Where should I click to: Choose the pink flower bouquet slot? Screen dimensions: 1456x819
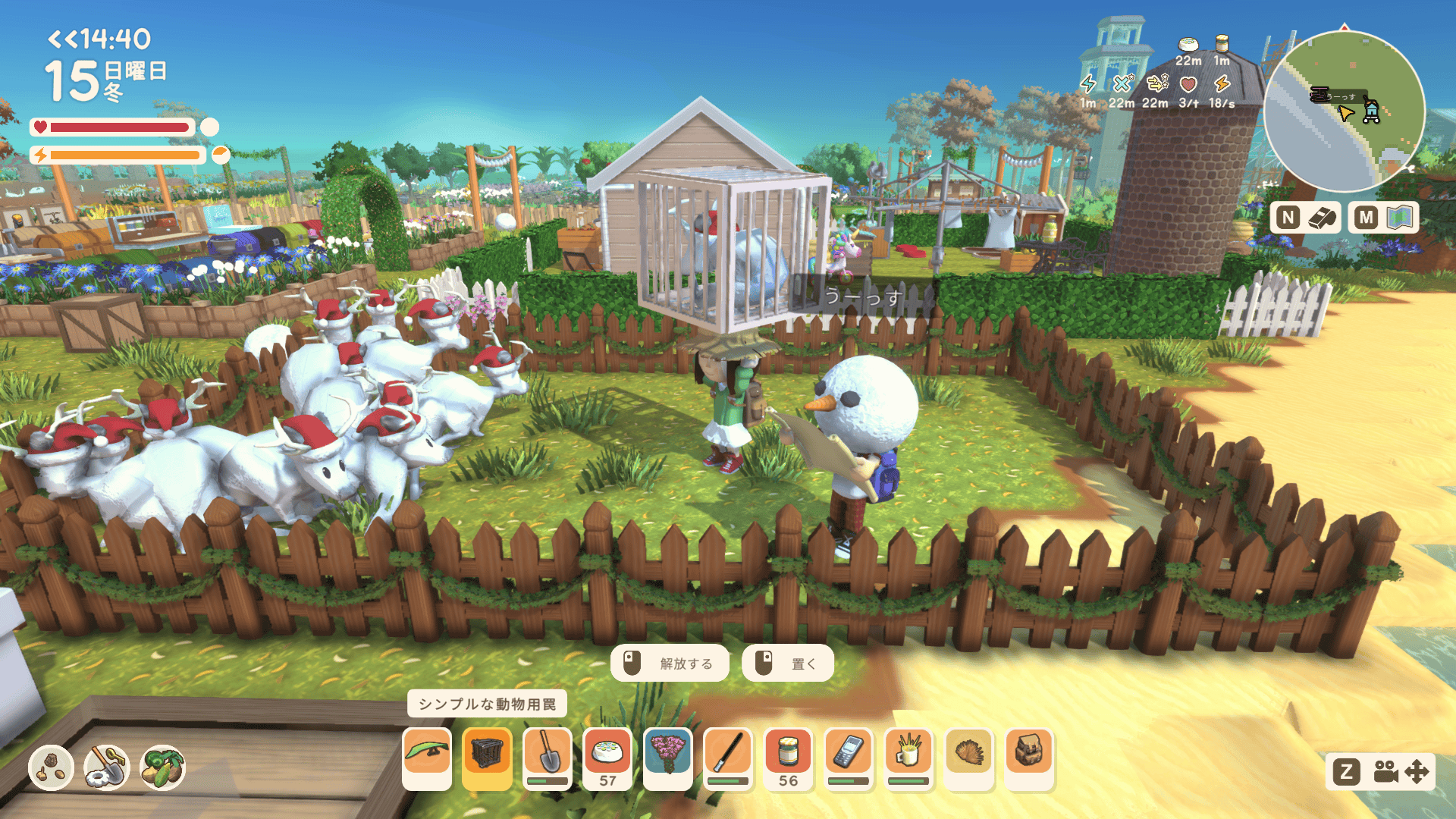coord(667,758)
